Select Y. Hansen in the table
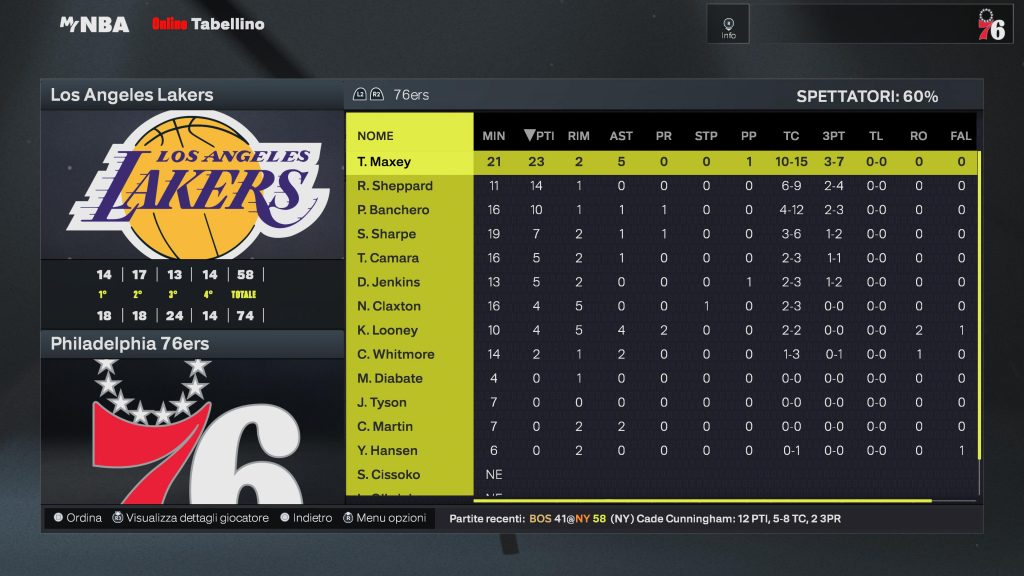1024x576 pixels. click(387, 450)
